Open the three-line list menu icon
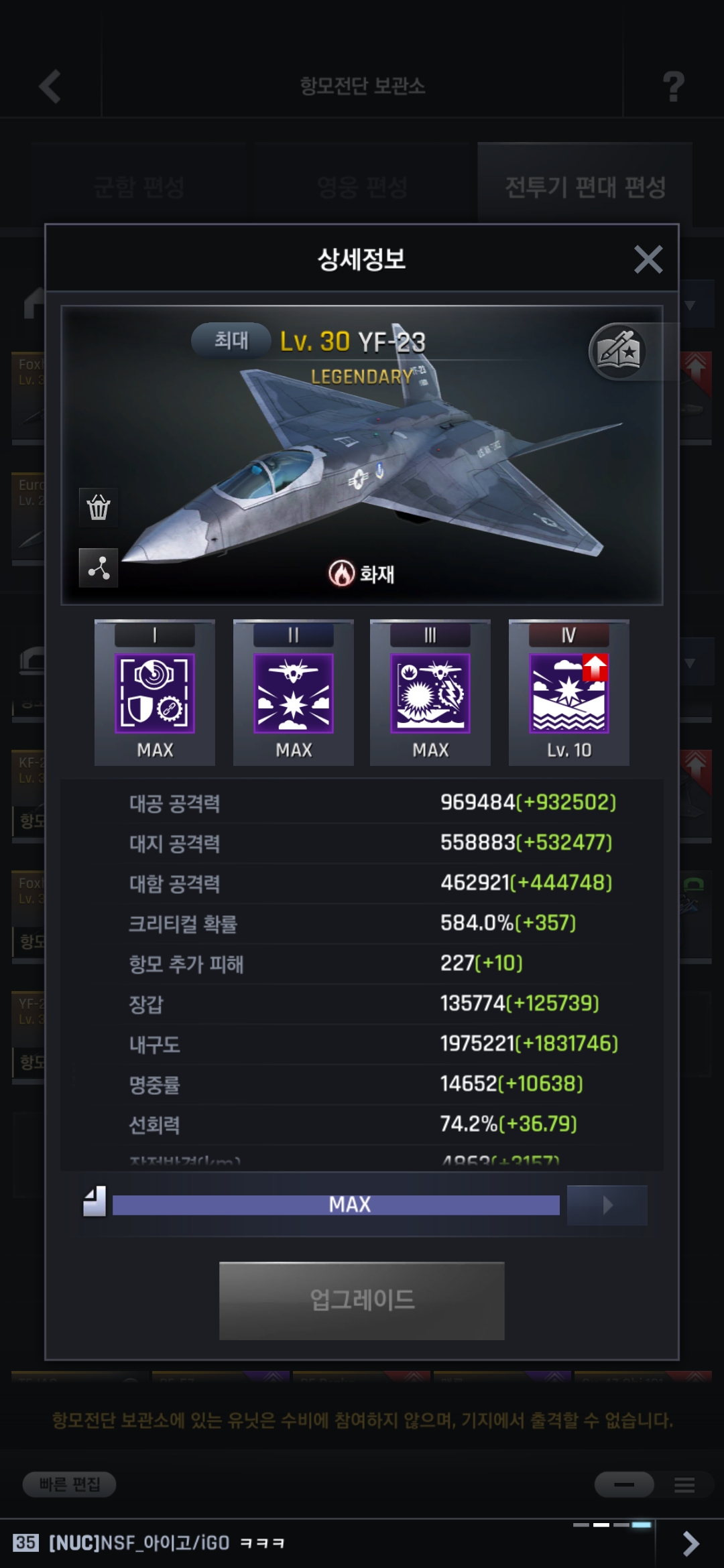 pos(684,1485)
